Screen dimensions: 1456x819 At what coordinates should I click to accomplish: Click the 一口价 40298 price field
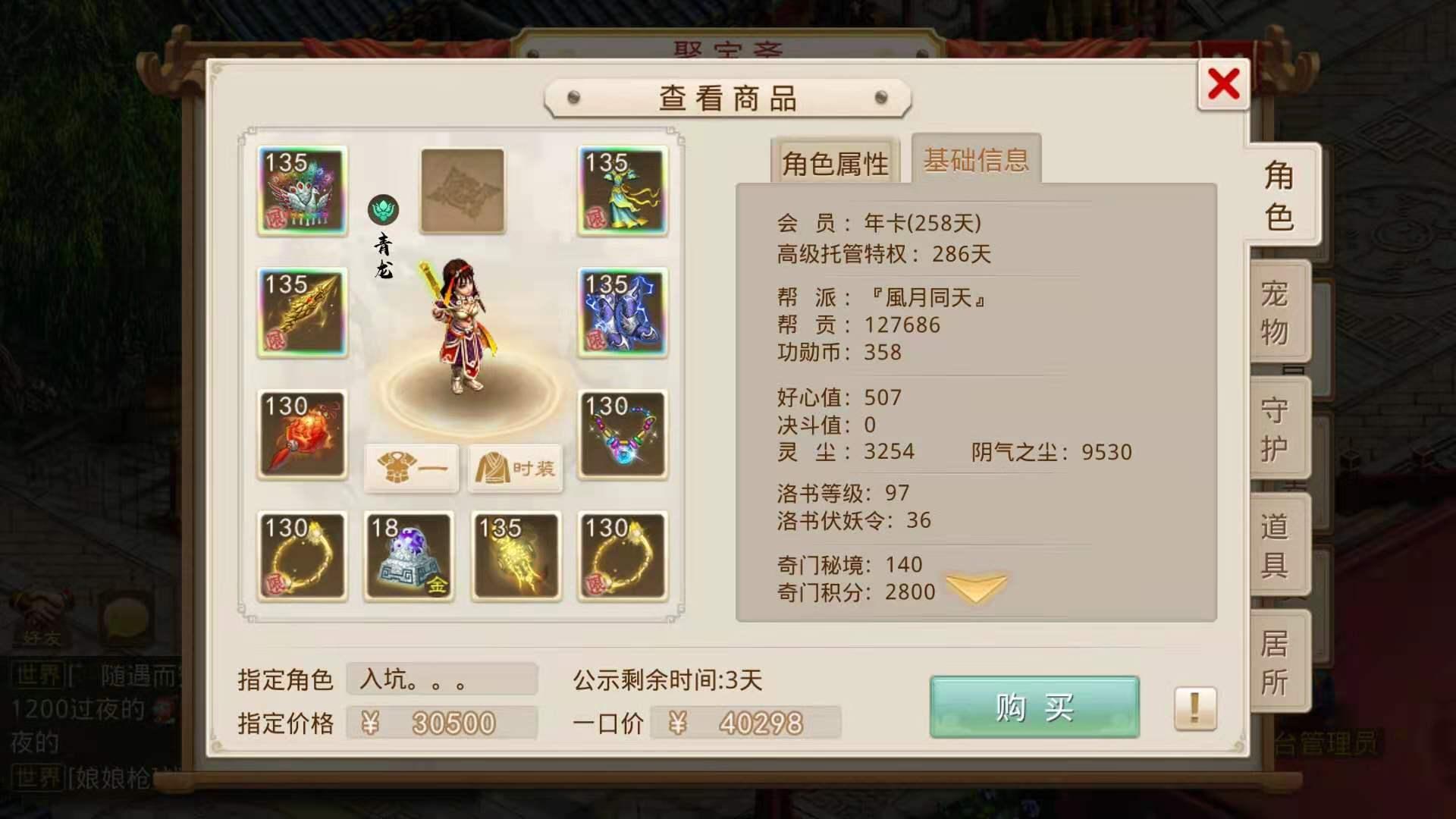click(747, 724)
